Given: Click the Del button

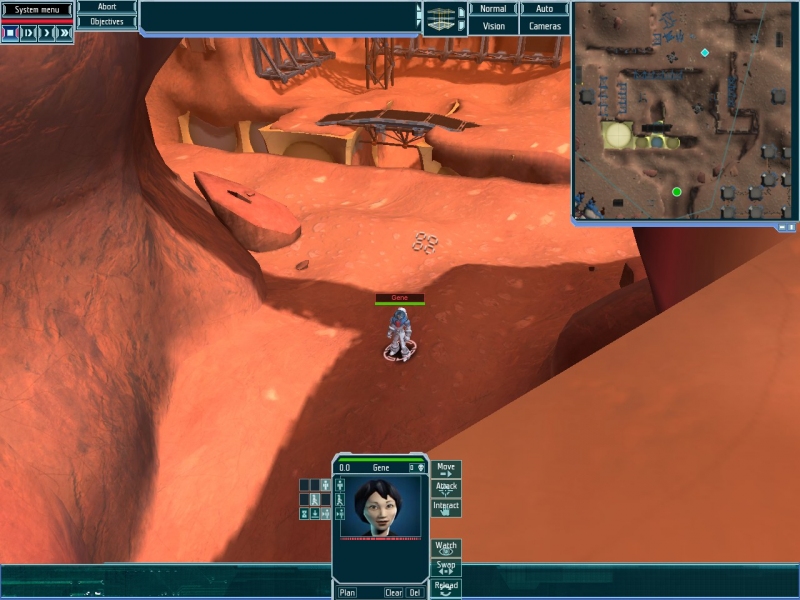Looking at the screenshot, I should [415, 593].
